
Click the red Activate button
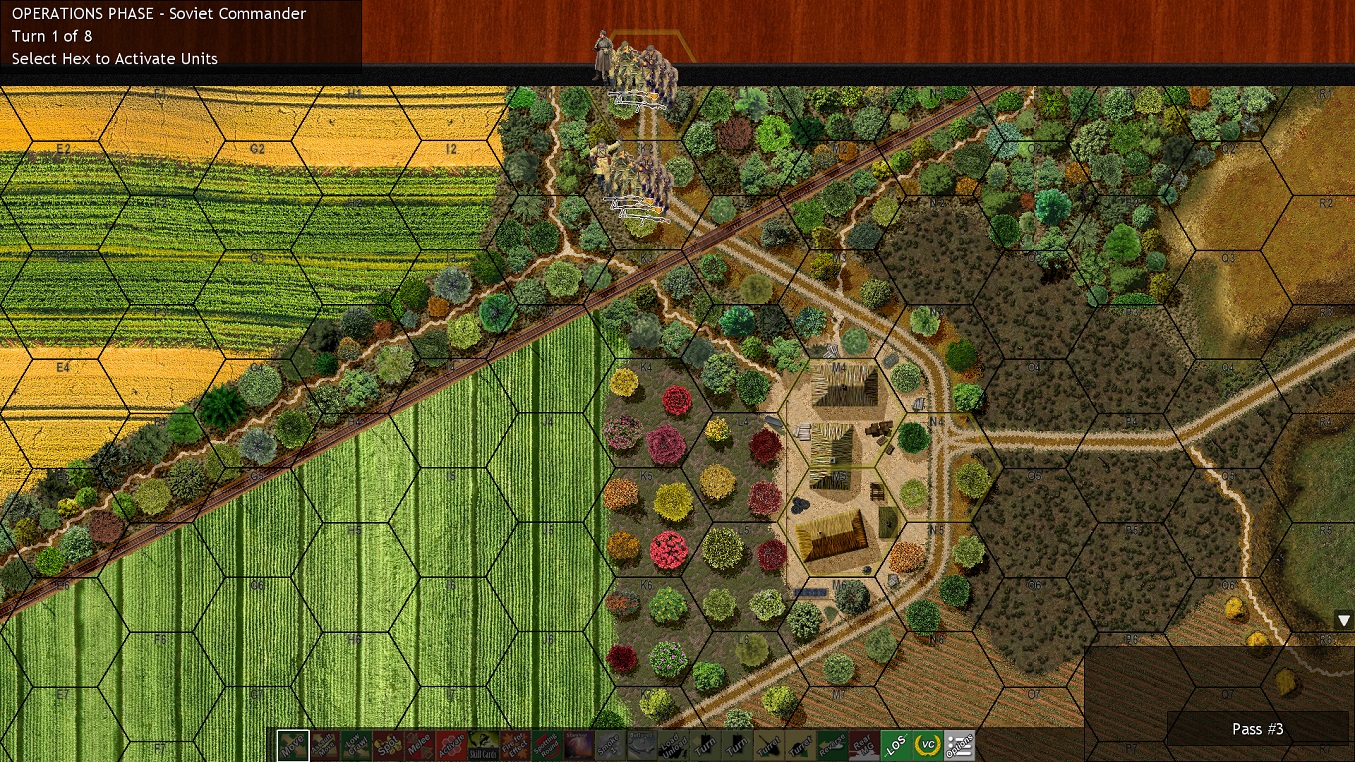click(451, 745)
